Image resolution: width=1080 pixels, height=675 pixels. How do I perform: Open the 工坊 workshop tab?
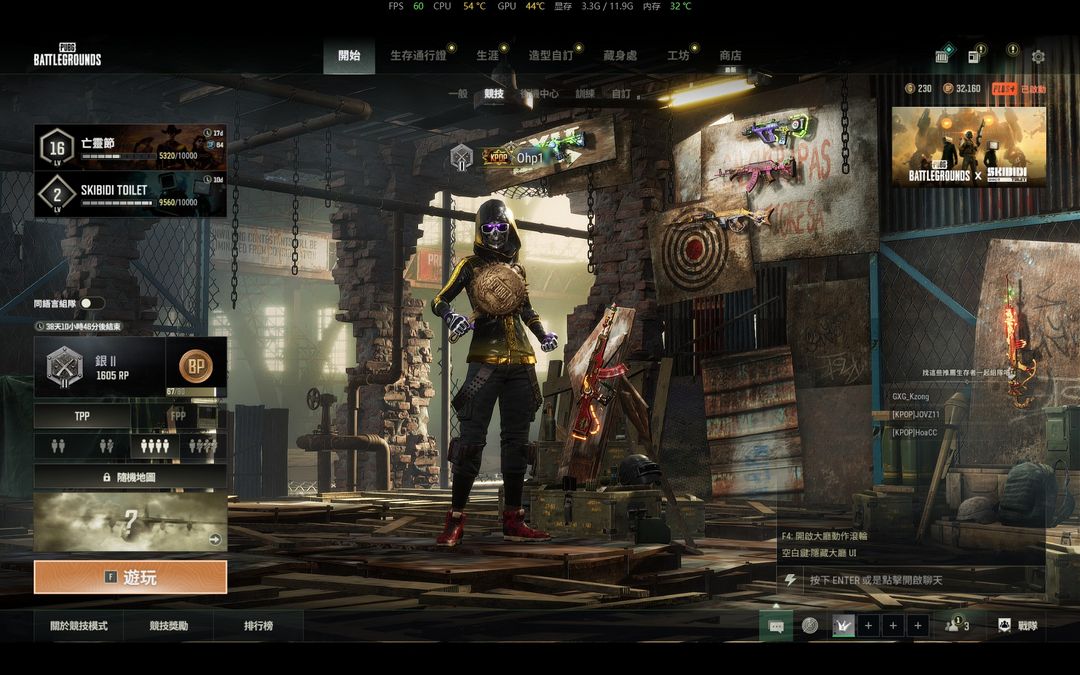tap(678, 56)
